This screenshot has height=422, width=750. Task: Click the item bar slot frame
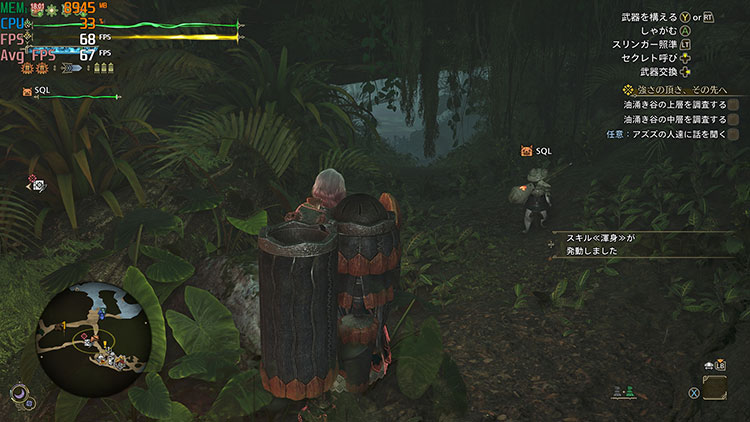pos(716,387)
